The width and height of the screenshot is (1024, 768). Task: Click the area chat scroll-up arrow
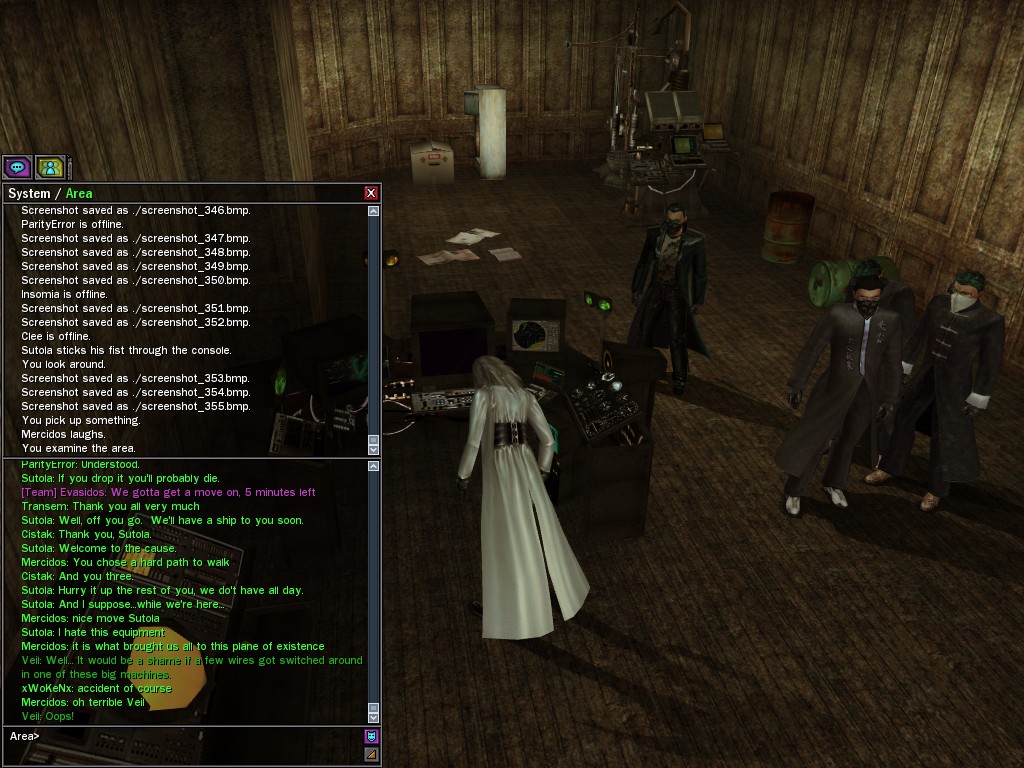pos(374,466)
